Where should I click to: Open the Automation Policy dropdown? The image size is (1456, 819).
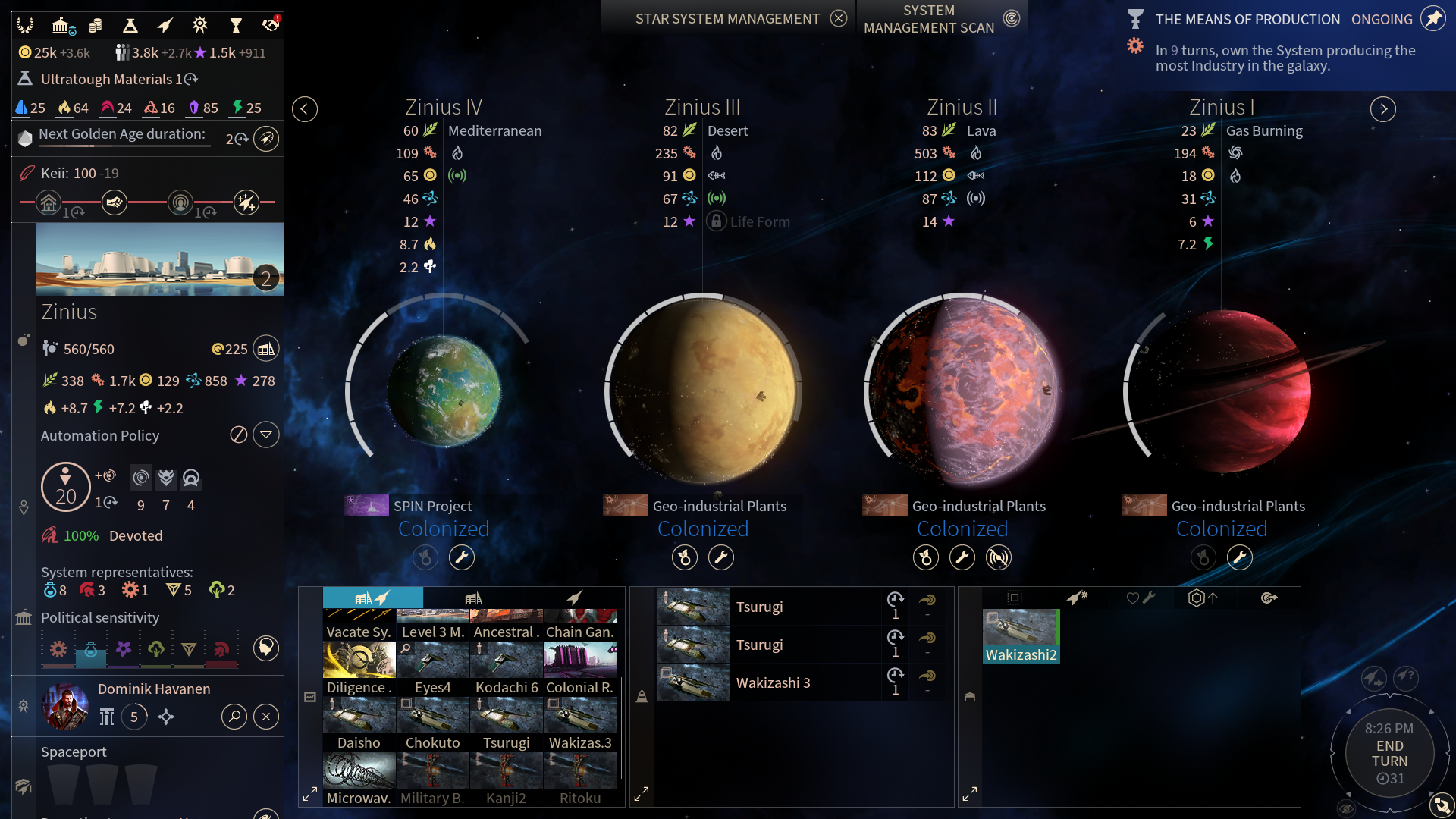click(x=266, y=435)
